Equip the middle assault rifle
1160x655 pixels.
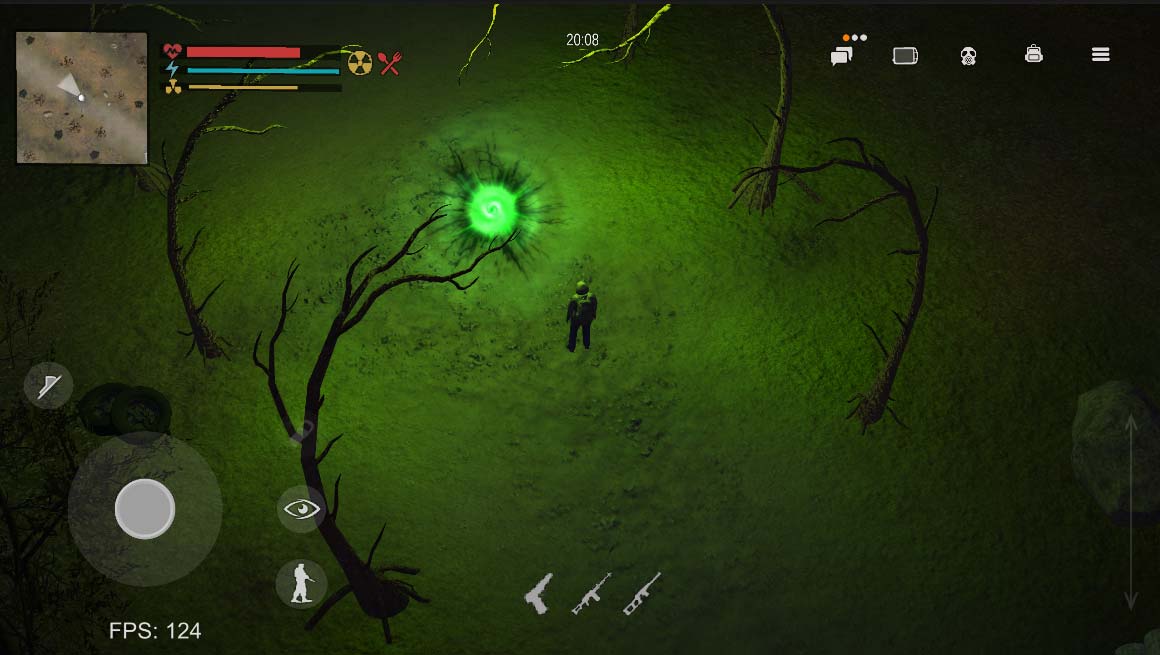[591, 593]
